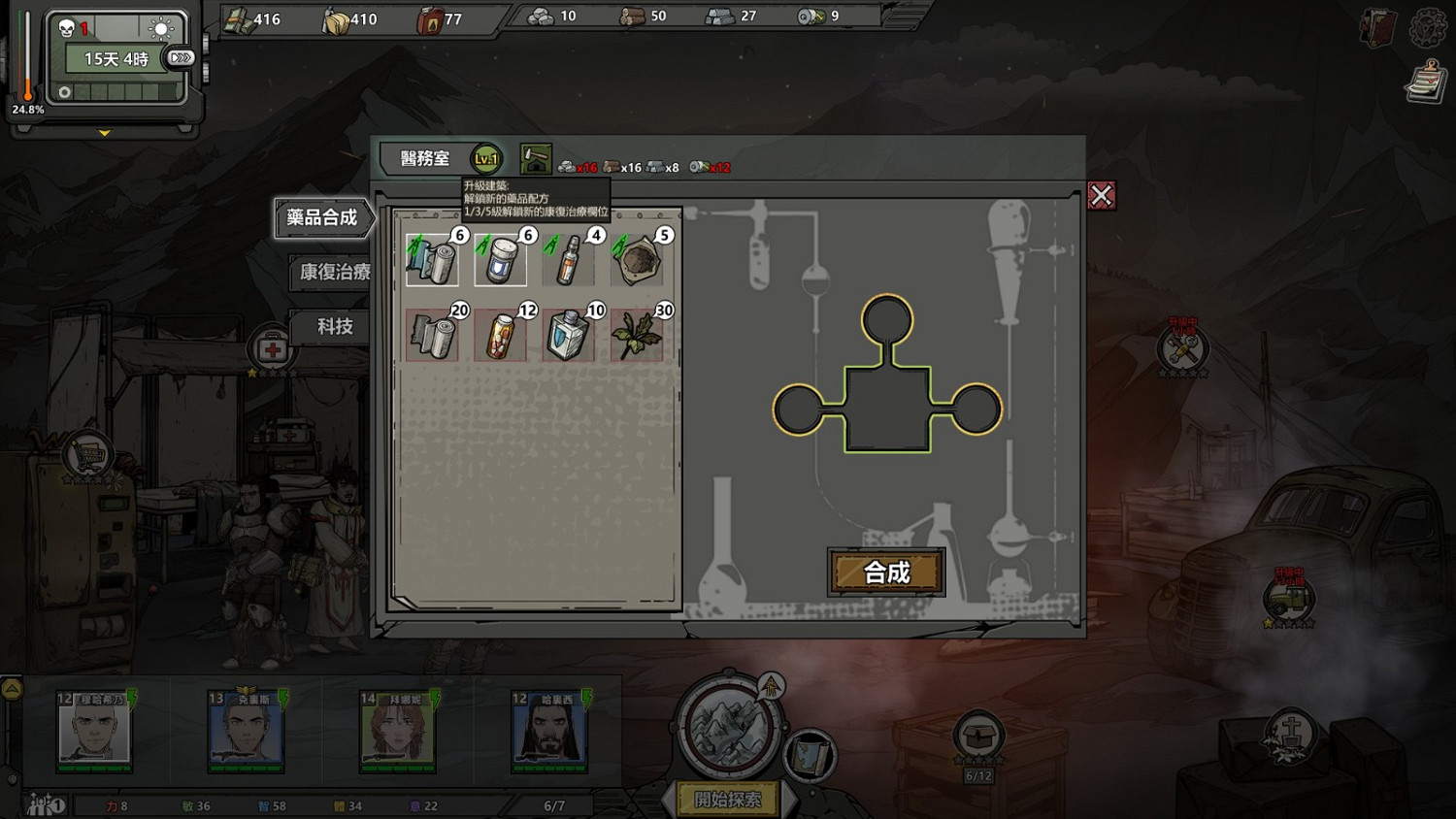Click the building upgrade hammer icon
This screenshot has height=819, width=1456.
tap(535, 159)
